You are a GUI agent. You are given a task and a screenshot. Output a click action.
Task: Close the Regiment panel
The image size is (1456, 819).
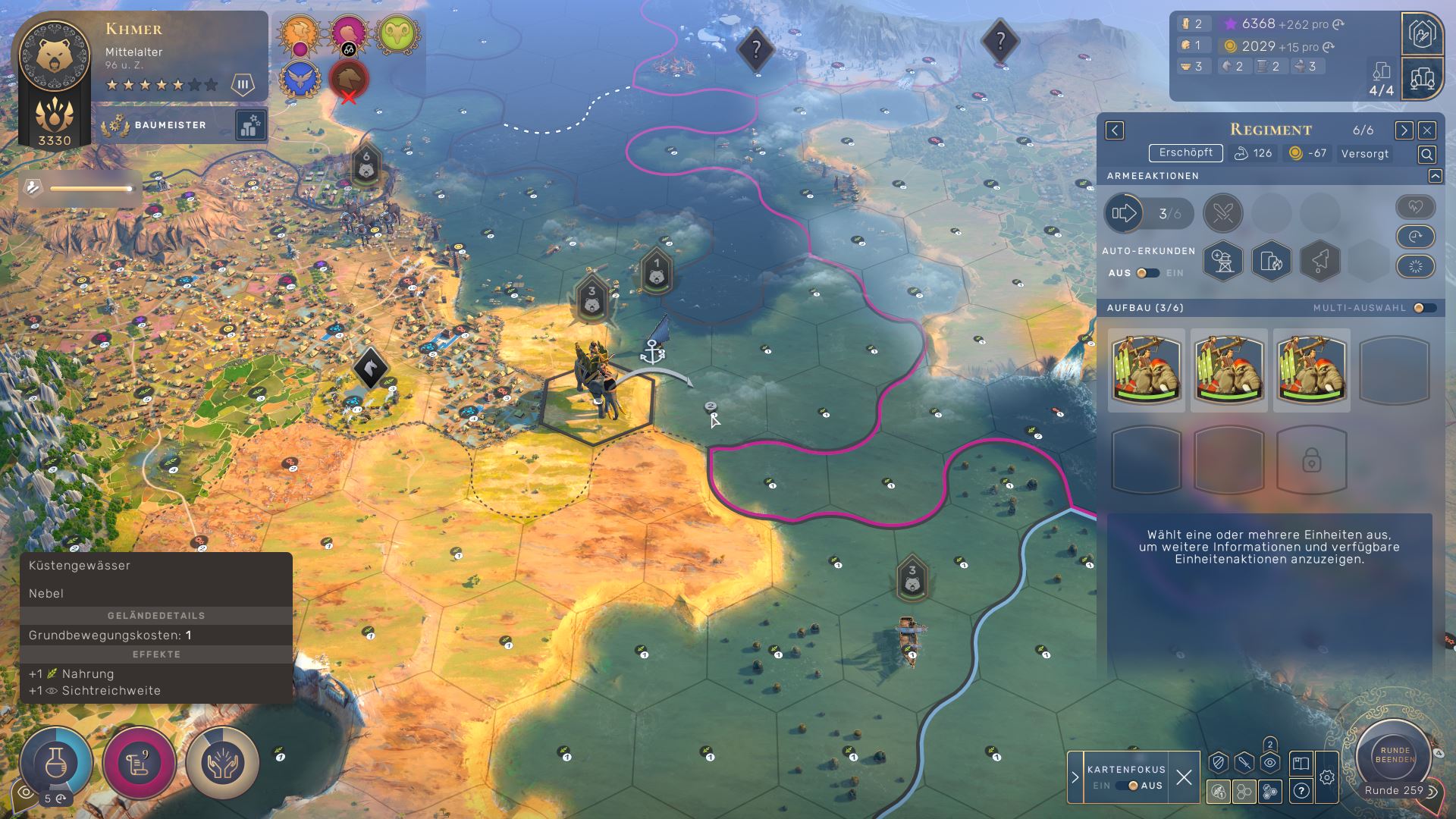click(x=1426, y=130)
